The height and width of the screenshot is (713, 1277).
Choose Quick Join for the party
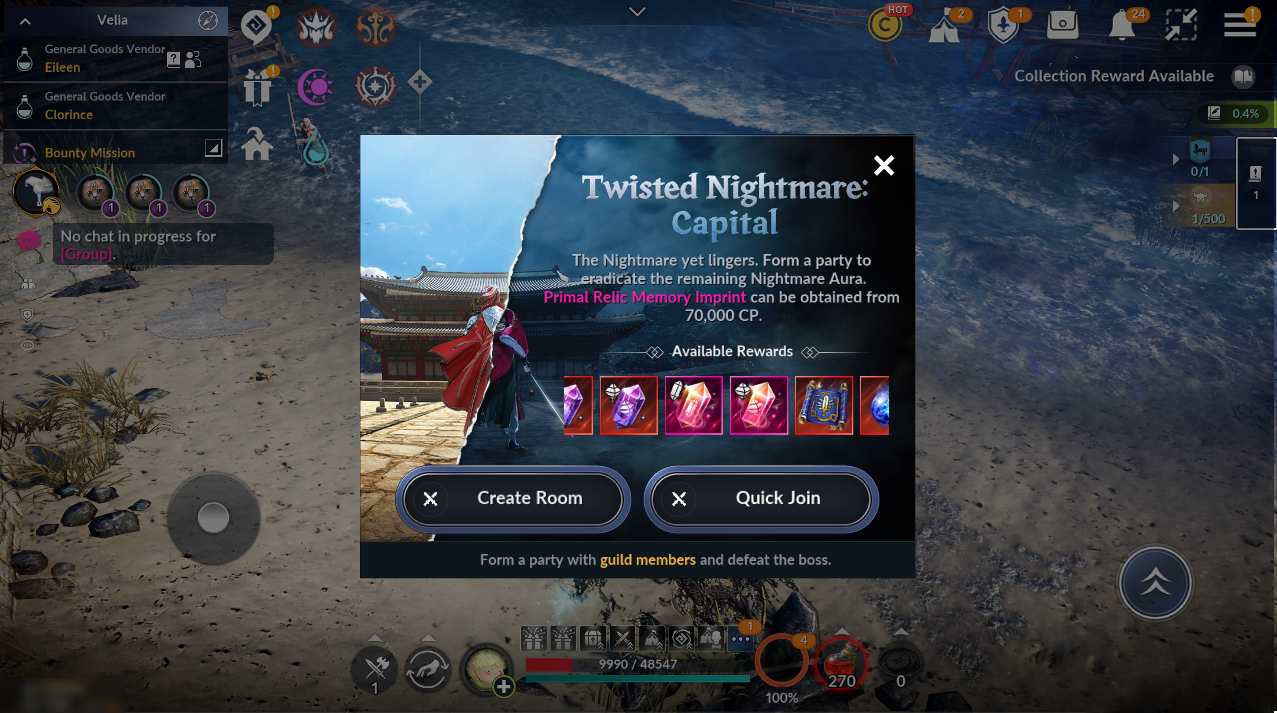point(761,498)
